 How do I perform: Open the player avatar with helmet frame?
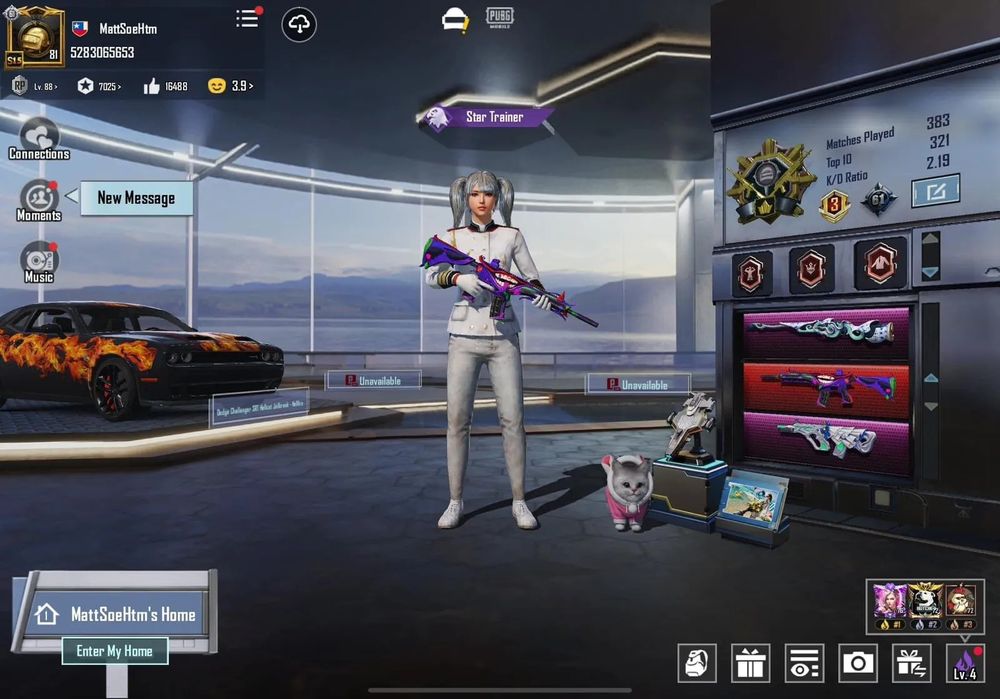tap(35, 38)
